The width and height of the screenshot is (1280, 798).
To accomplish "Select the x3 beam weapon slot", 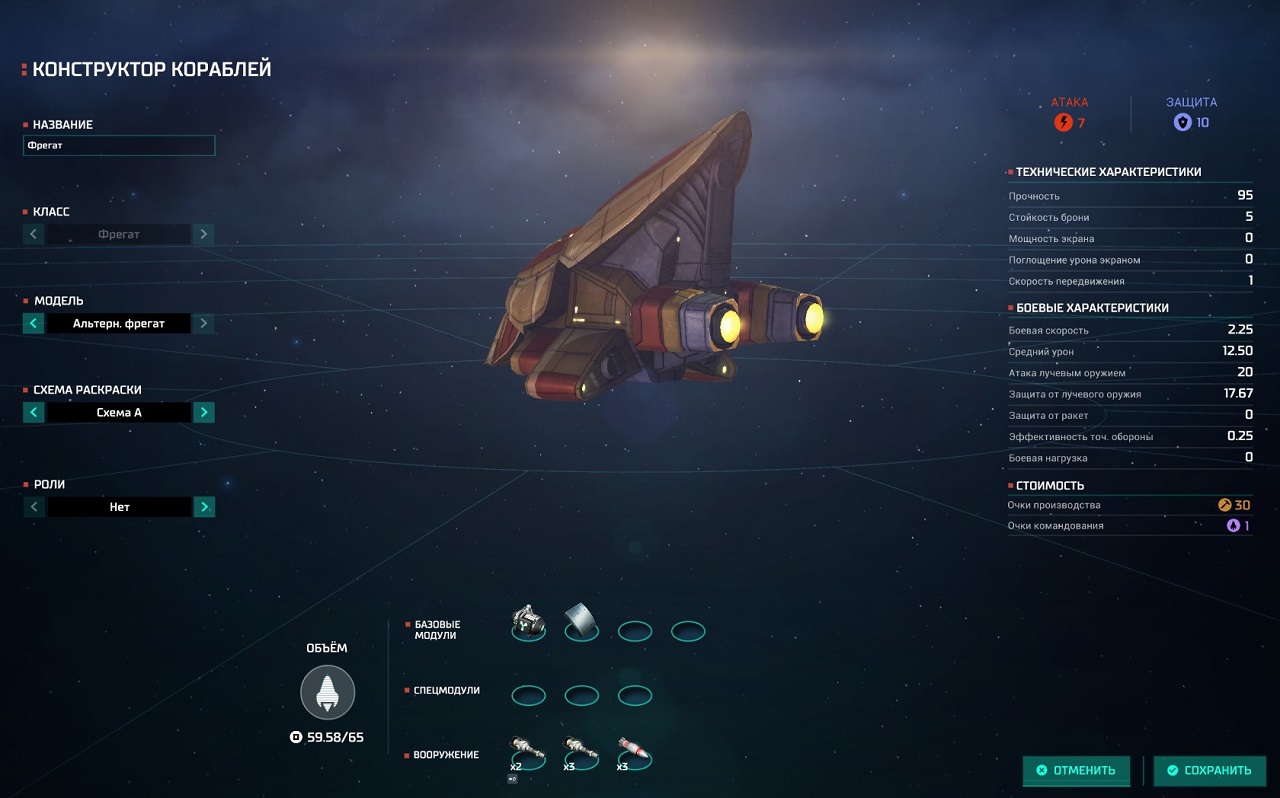I will click(x=581, y=752).
